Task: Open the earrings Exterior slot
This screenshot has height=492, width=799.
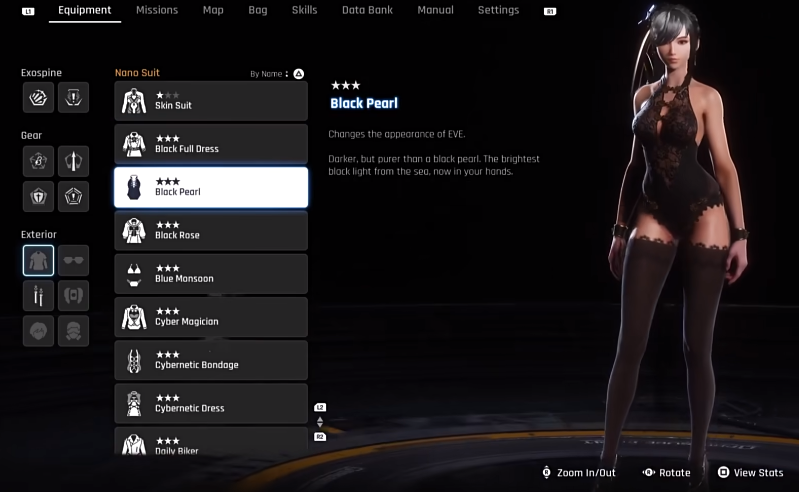Action: (39, 296)
